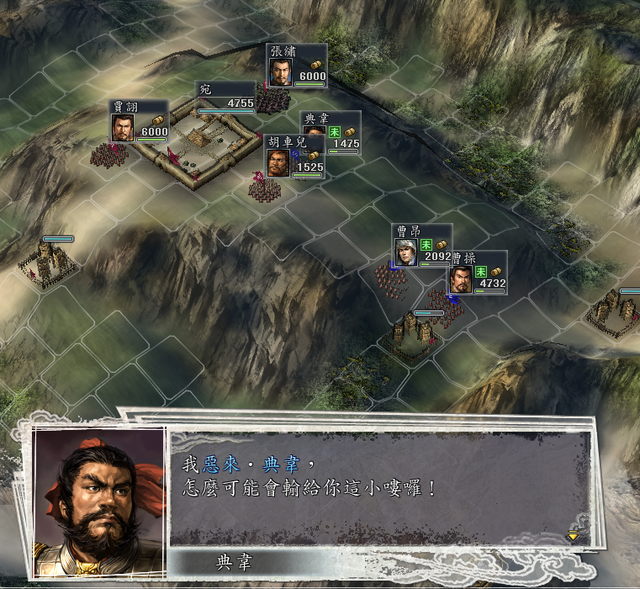
Task: Choose the Wan city label (宛)
Action: coord(226,96)
